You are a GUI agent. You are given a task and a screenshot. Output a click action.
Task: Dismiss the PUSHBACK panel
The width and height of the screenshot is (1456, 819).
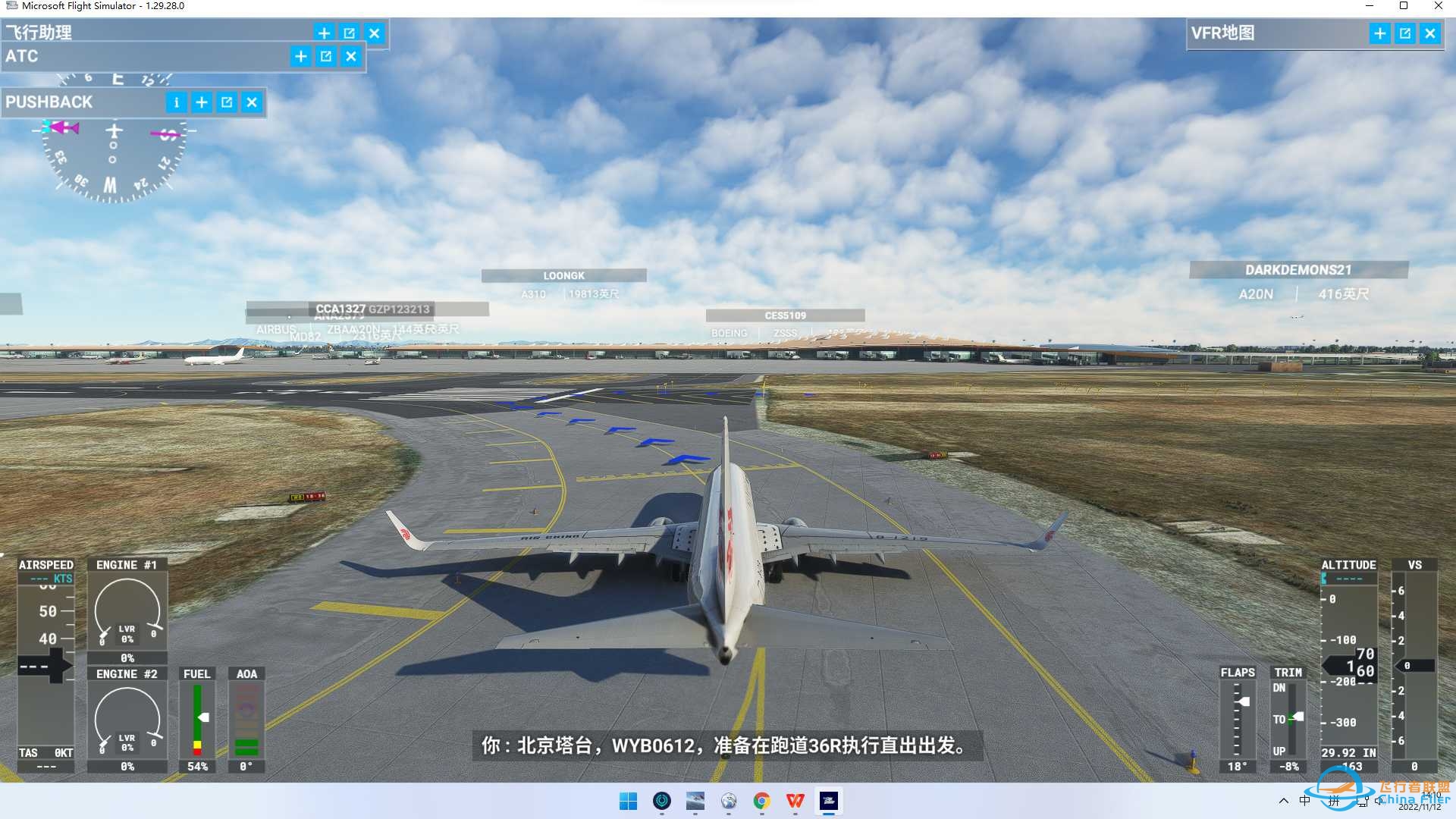(x=251, y=102)
